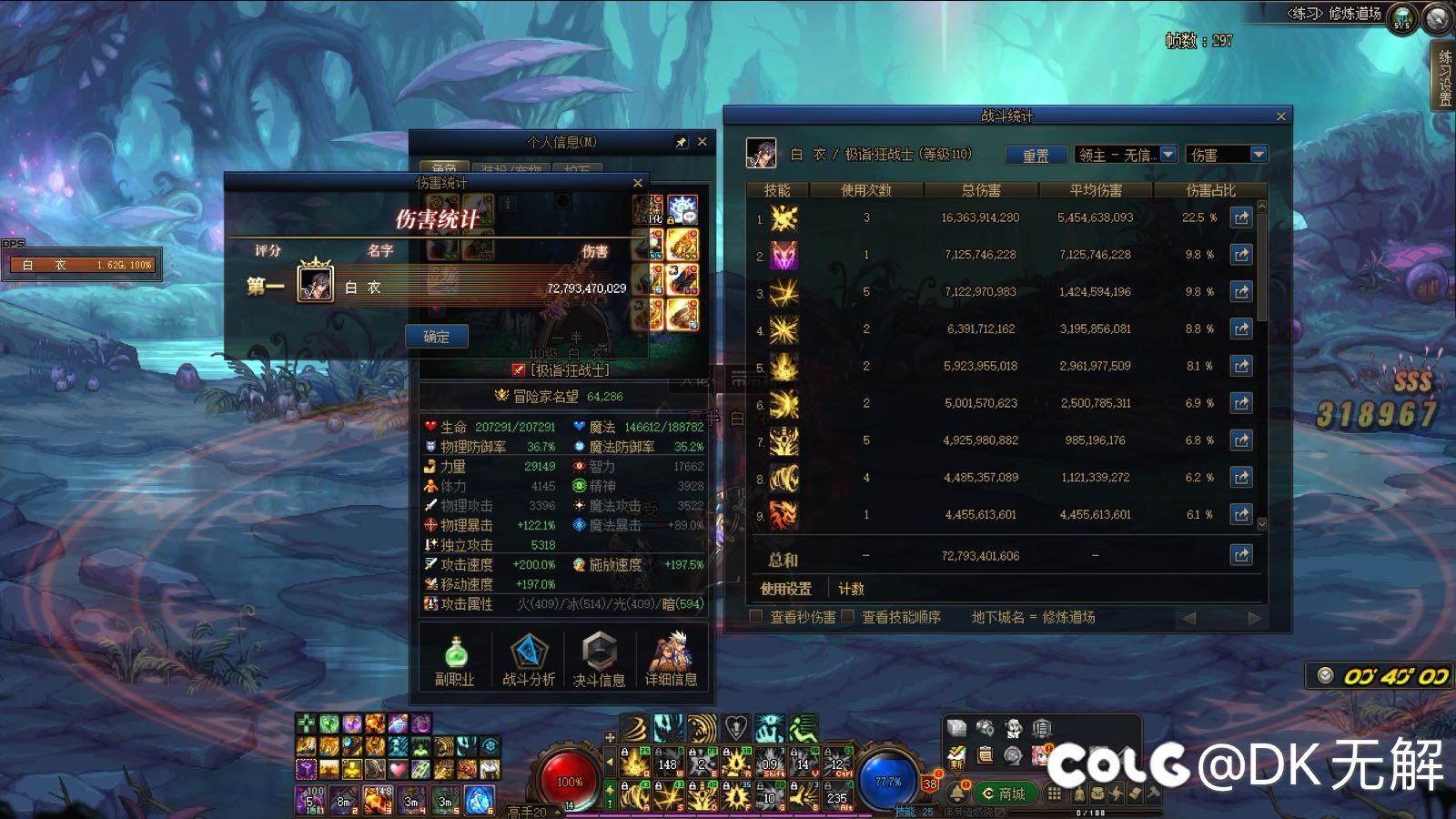Open the 伤害 display mode dropdown
This screenshot has width=1456, height=819.
pyautogui.click(x=1259, y=155)
